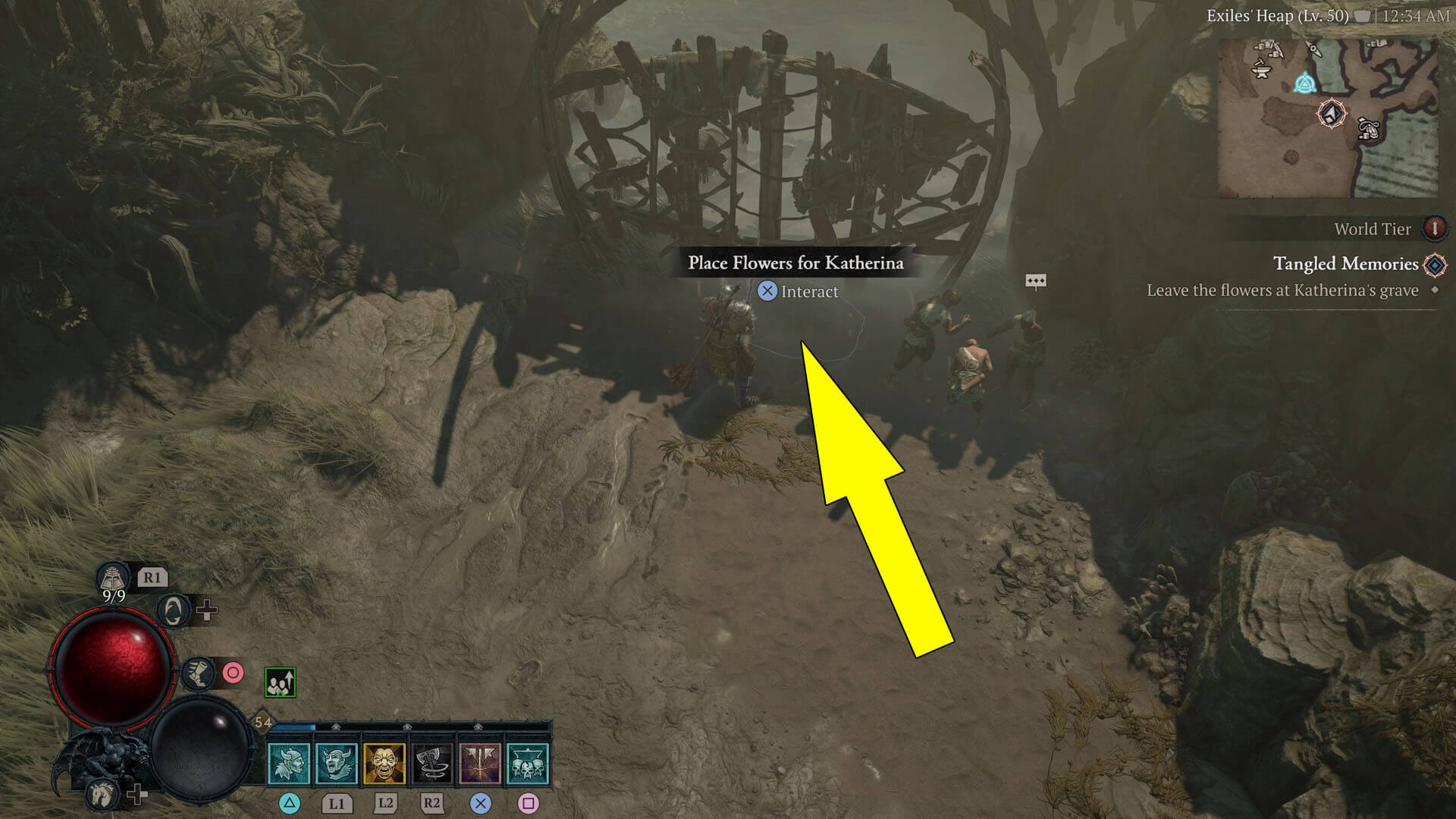The height and width of the screenshot is (819, 1456).
Task: Select the Tangled Memories quest title
Action: [1344, 264]
